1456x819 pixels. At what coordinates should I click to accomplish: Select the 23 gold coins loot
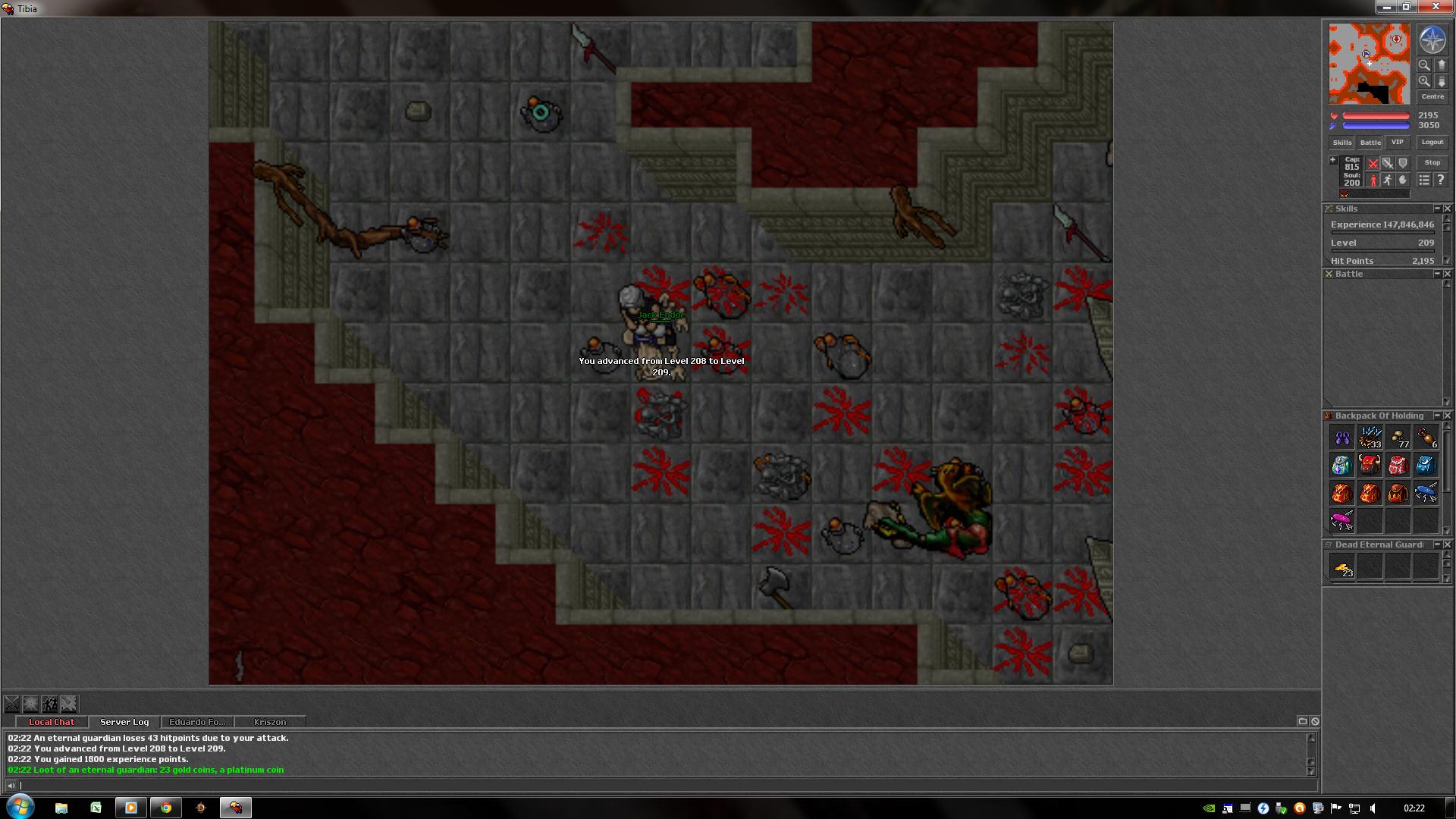(1342, 567)
